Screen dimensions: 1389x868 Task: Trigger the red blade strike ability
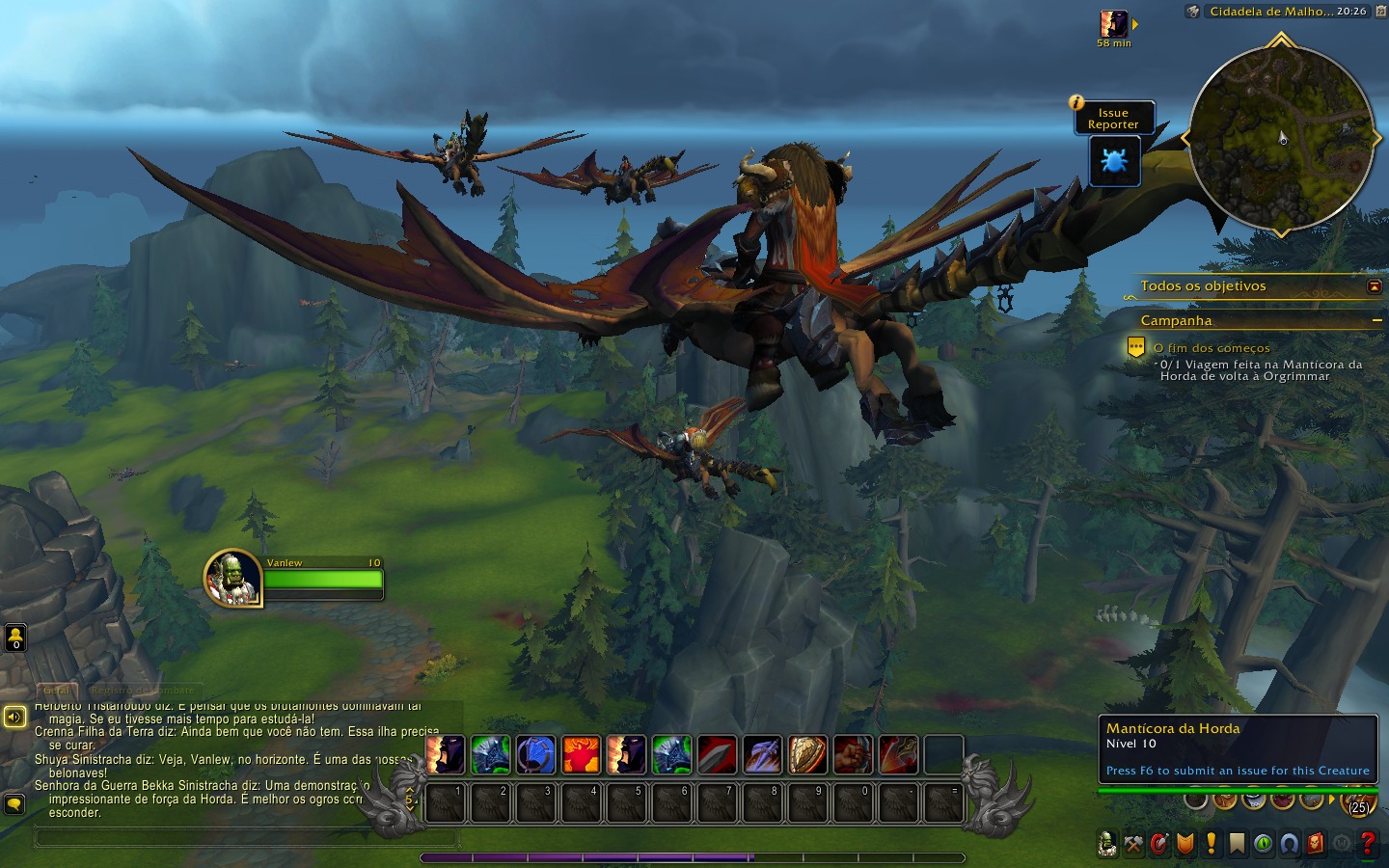click(717, 755)
